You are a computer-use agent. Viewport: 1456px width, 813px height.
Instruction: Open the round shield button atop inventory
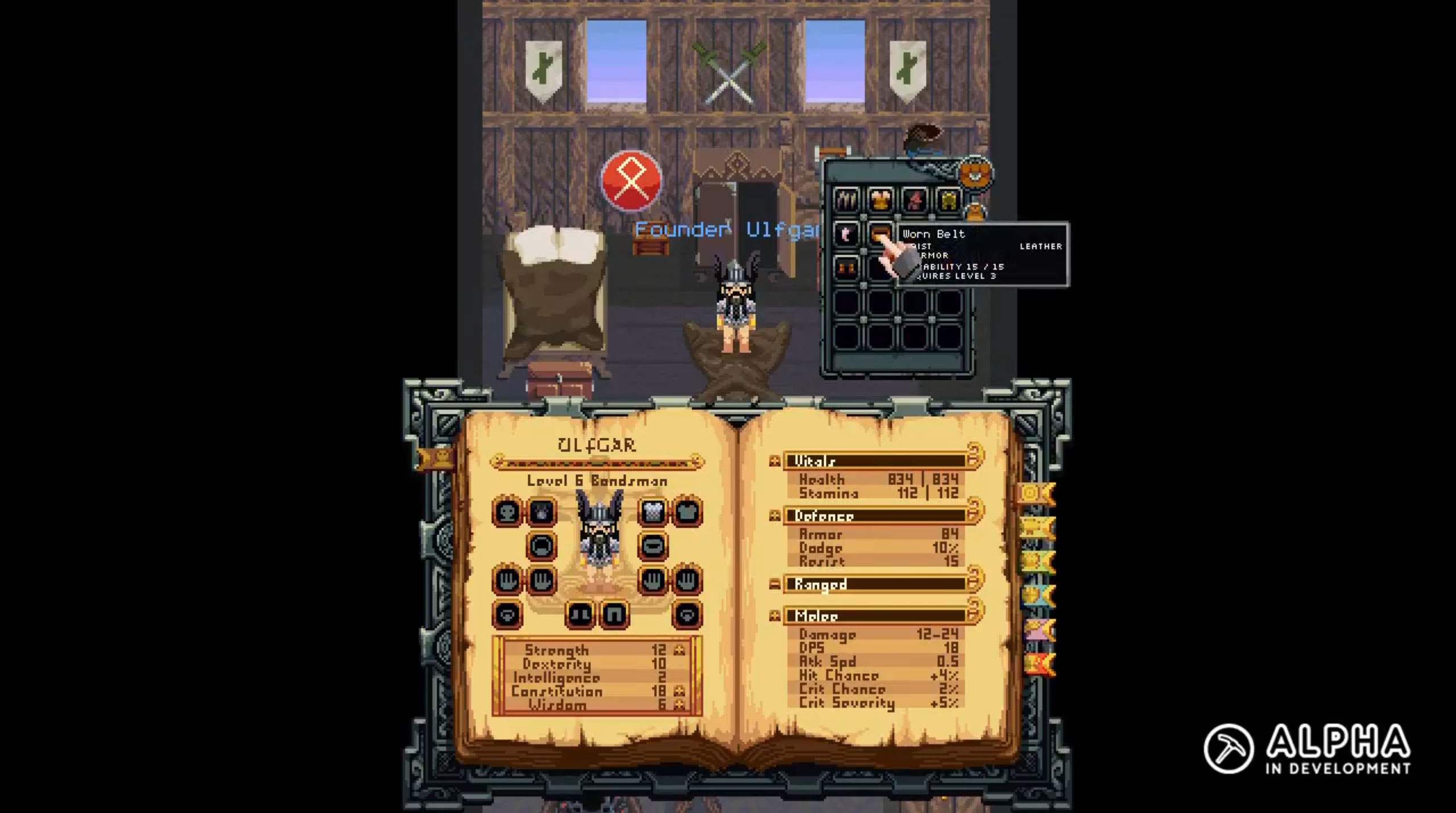(975, 172)
